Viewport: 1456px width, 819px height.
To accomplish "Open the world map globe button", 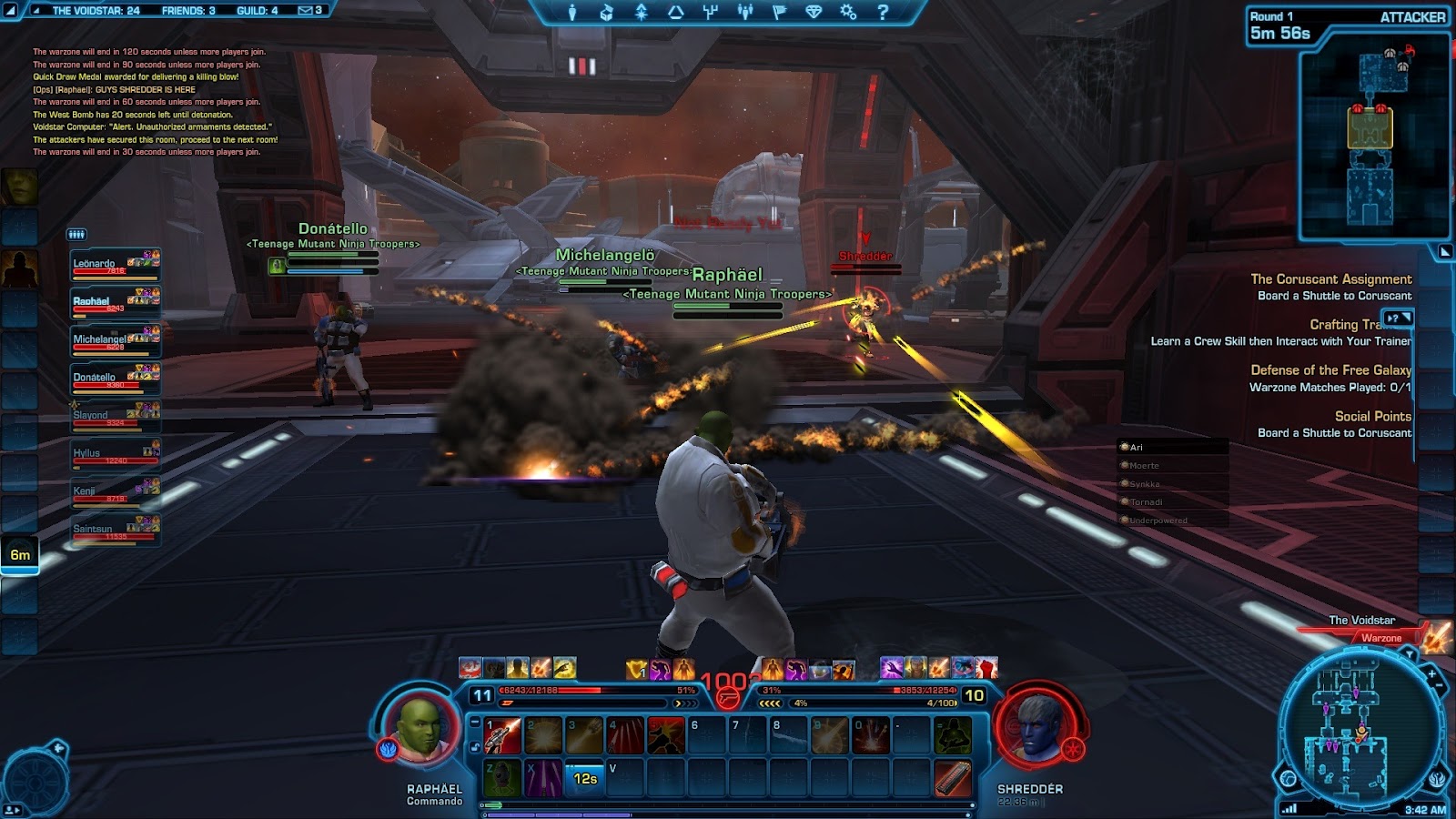I will (x=1289, y=778).
